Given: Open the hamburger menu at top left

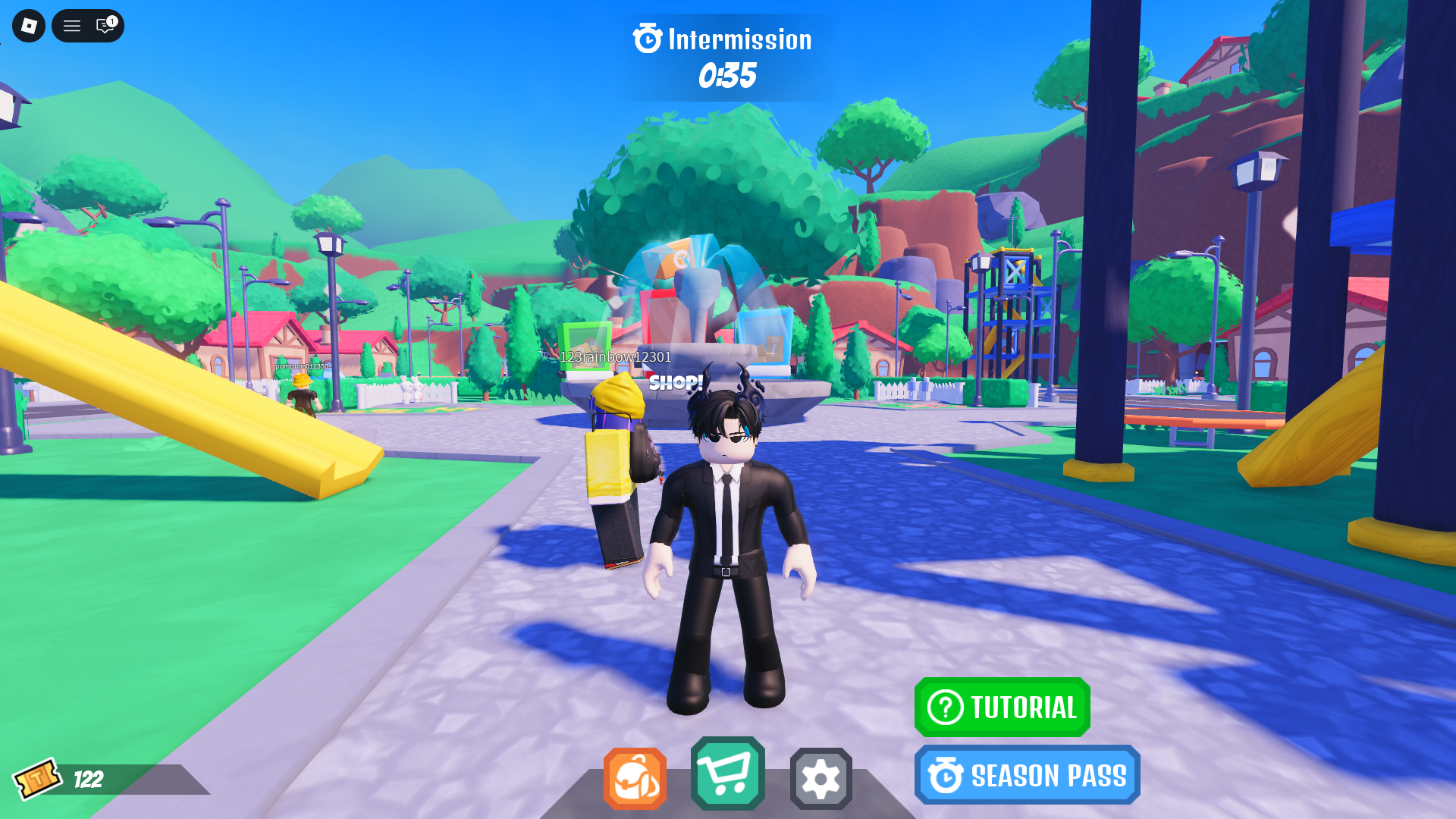Looking at the screenshot, I should click(x=71, y=25).
